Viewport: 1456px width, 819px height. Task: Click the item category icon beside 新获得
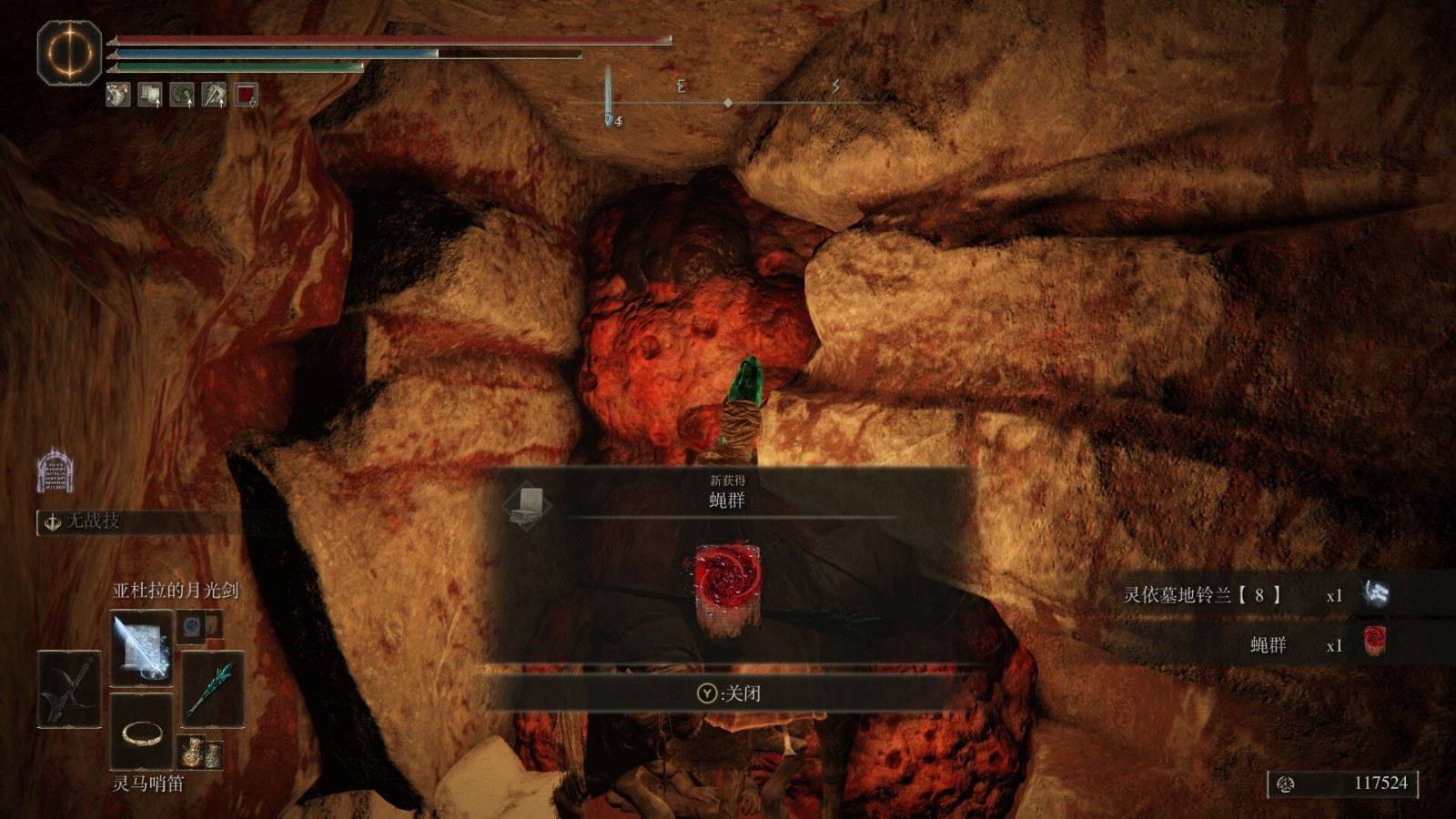pyautogui.click(x=529, y=506)
